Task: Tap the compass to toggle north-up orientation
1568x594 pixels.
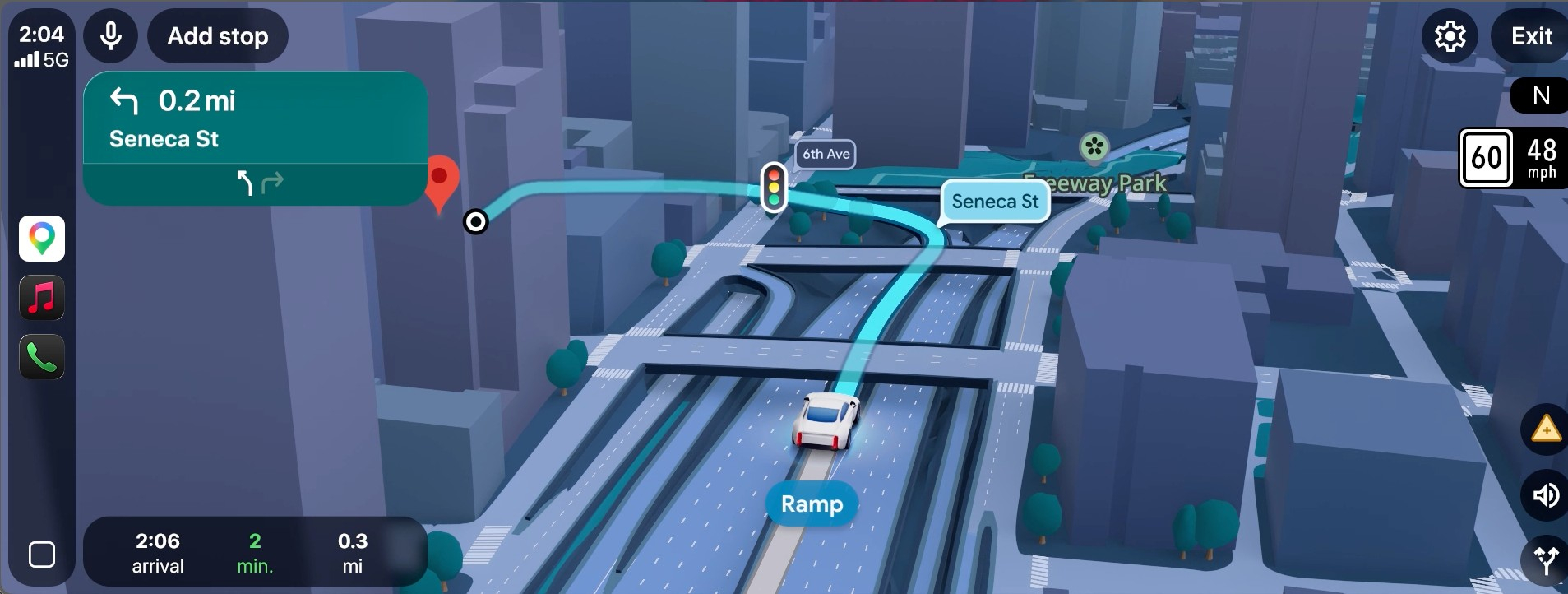Action: (1541, 95)
